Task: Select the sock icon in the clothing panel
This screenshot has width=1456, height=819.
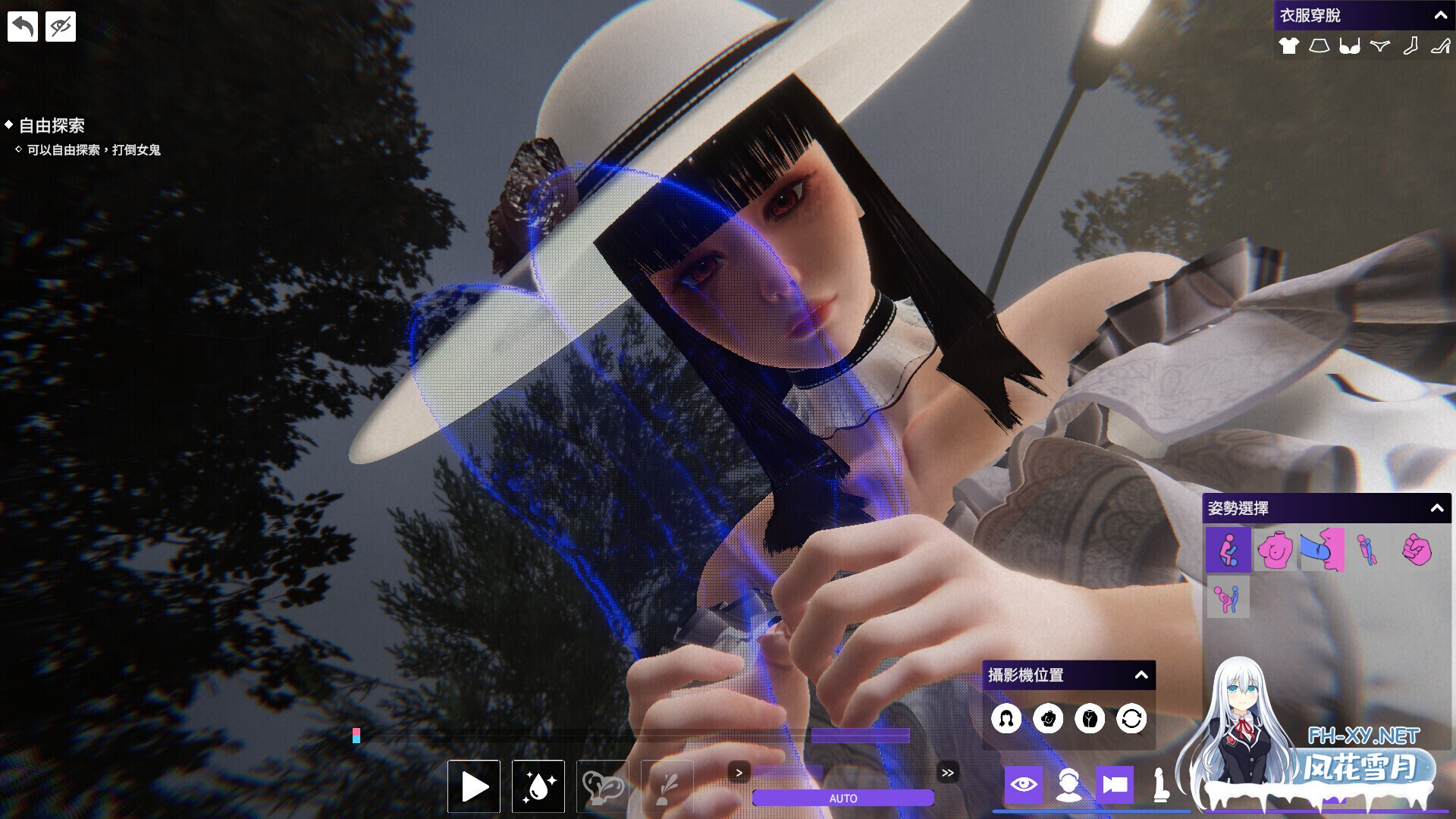Action: (1411, 46)
